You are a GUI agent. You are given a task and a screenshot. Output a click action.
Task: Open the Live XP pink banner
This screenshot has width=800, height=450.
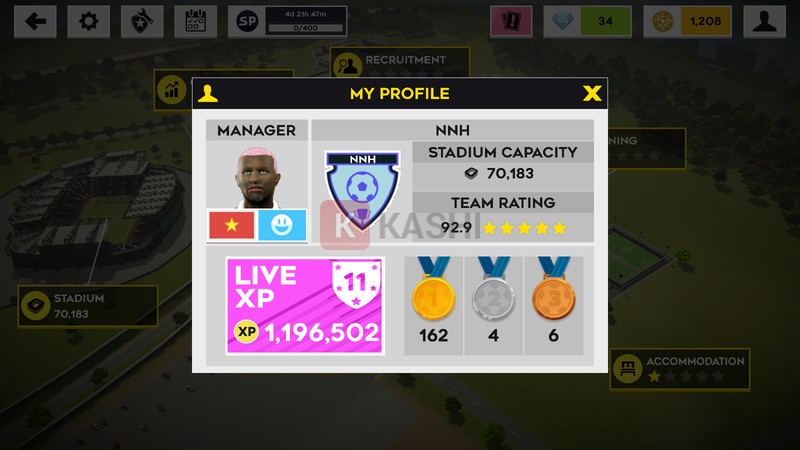(x=305, y=305)
